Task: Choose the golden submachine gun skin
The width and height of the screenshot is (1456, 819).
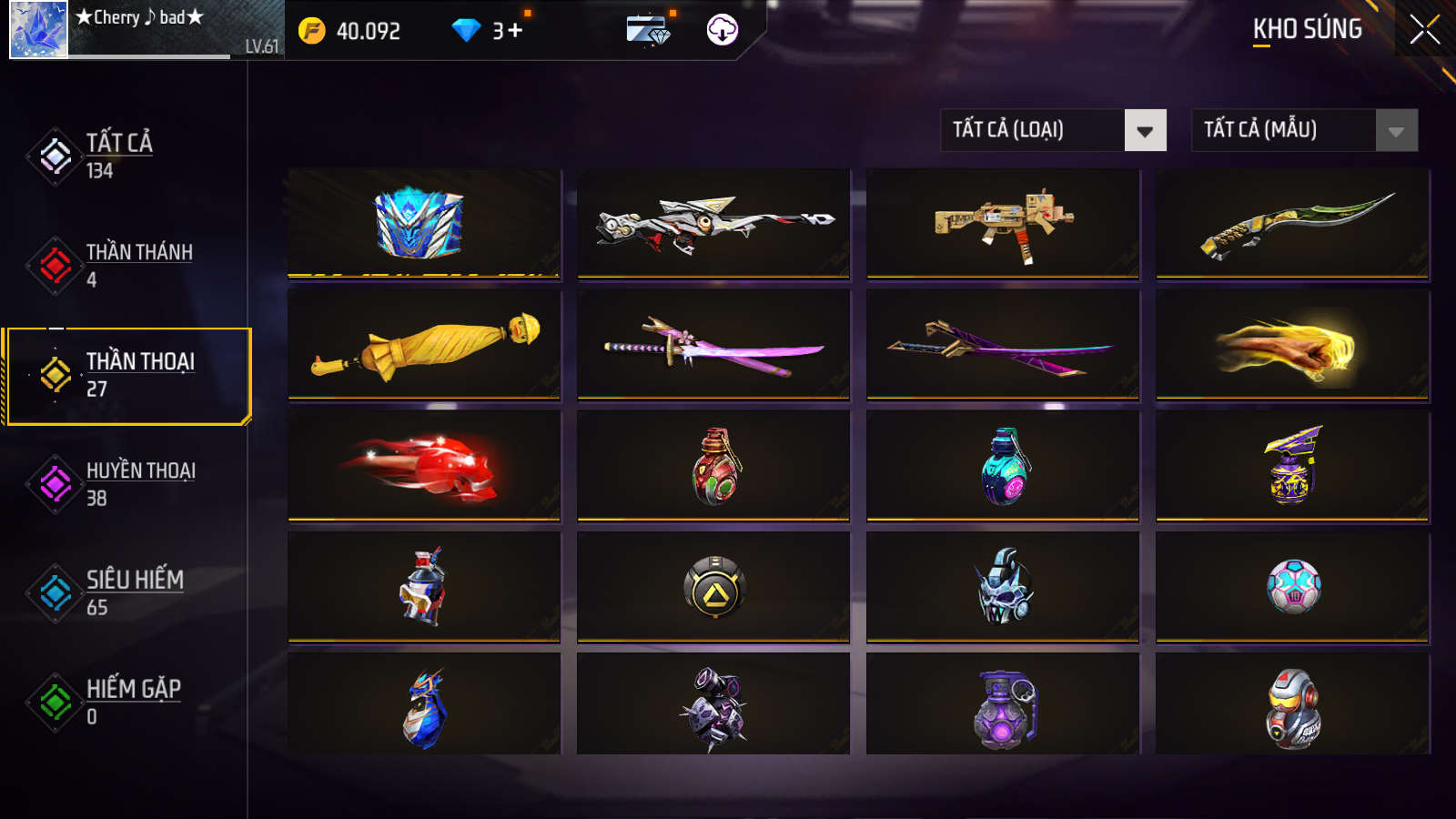Action: tap(1003, 223)
